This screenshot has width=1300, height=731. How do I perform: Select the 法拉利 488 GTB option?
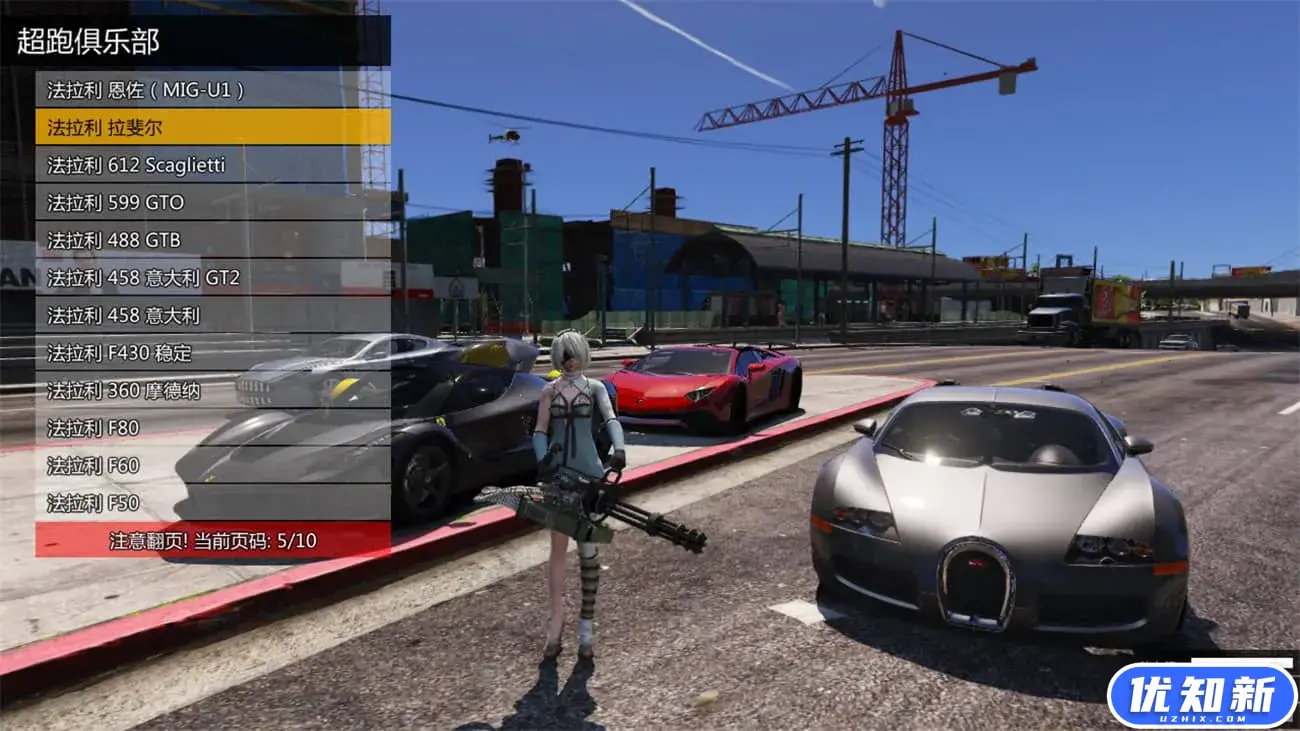[212, 240]
